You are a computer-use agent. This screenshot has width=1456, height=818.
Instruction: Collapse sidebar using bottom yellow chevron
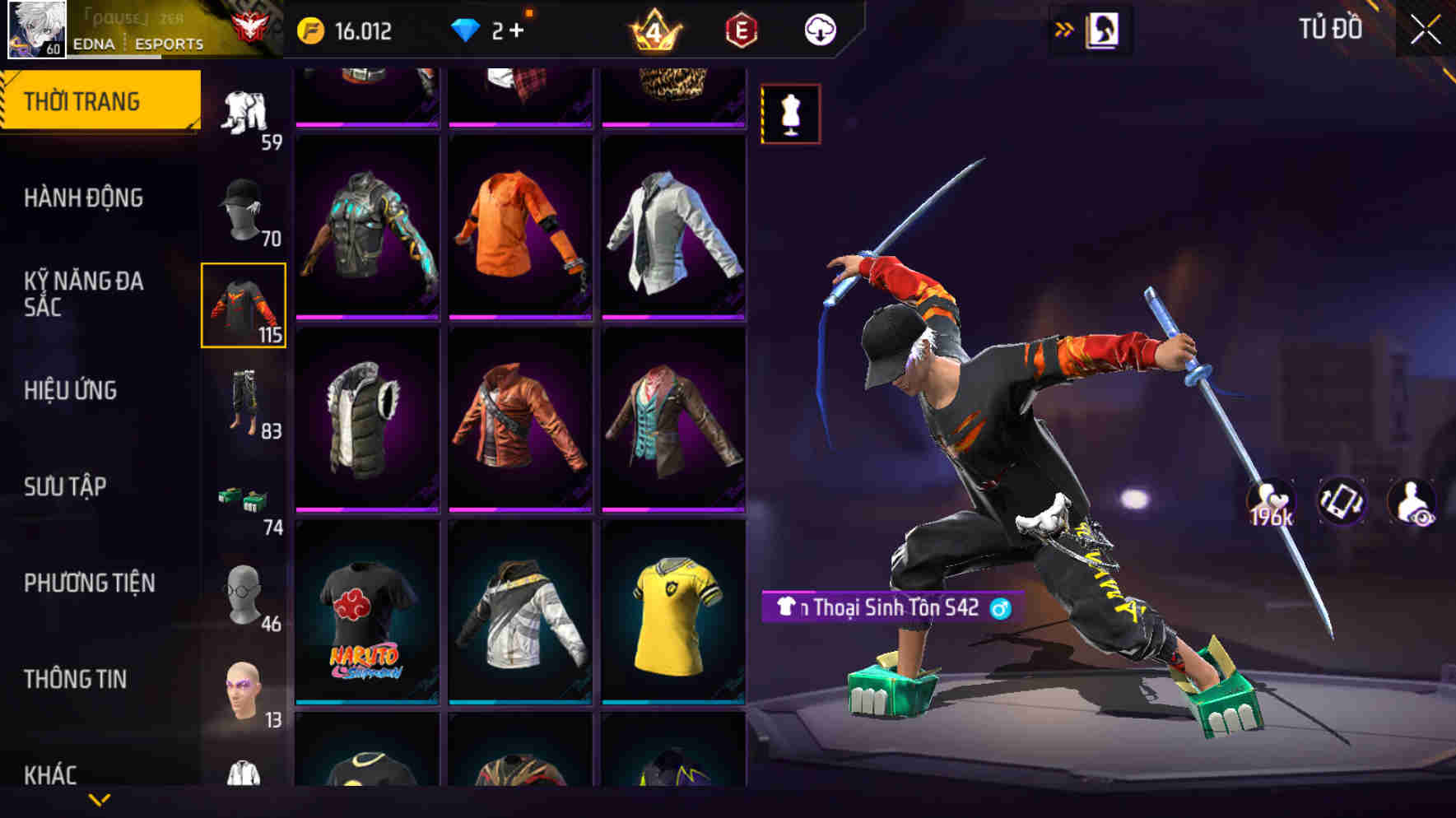pyautogui.click(x=99, y=800)
